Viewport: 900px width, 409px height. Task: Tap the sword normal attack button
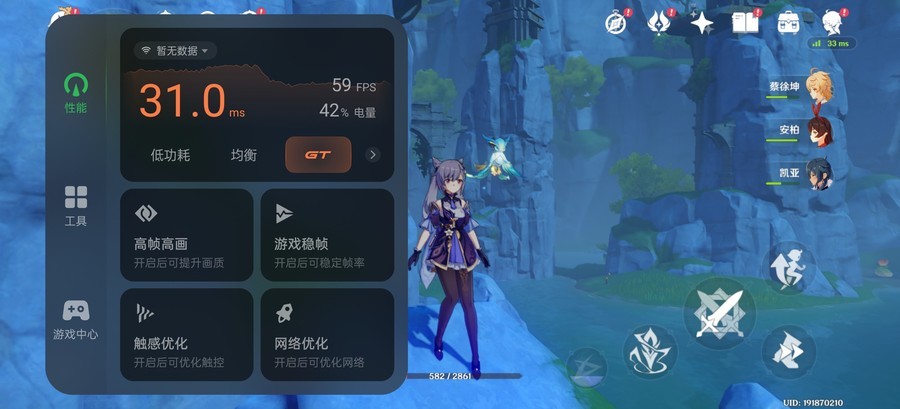720,314
